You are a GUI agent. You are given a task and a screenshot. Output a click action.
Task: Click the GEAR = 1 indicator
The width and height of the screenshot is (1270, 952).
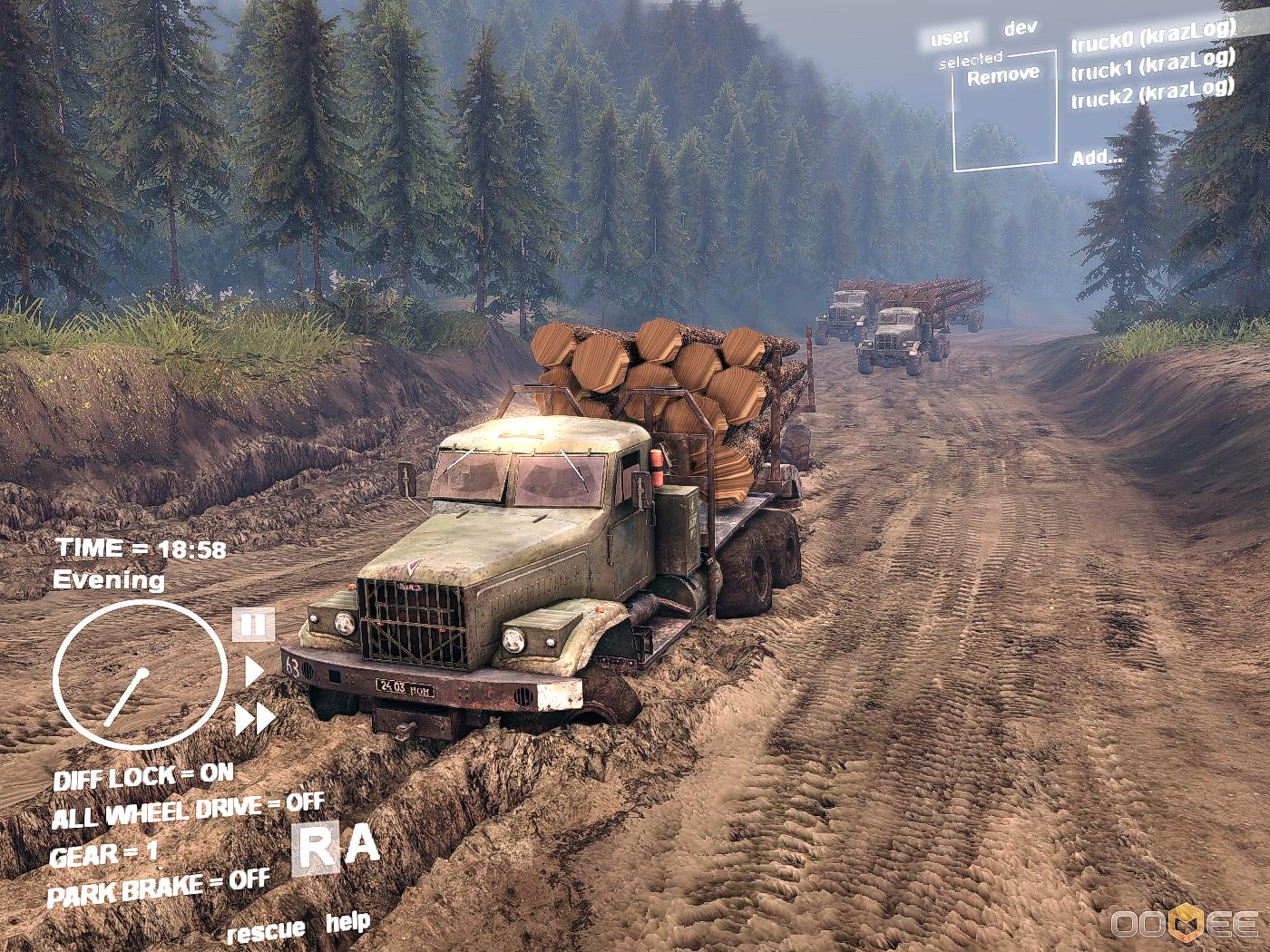[x=103, y=854]
